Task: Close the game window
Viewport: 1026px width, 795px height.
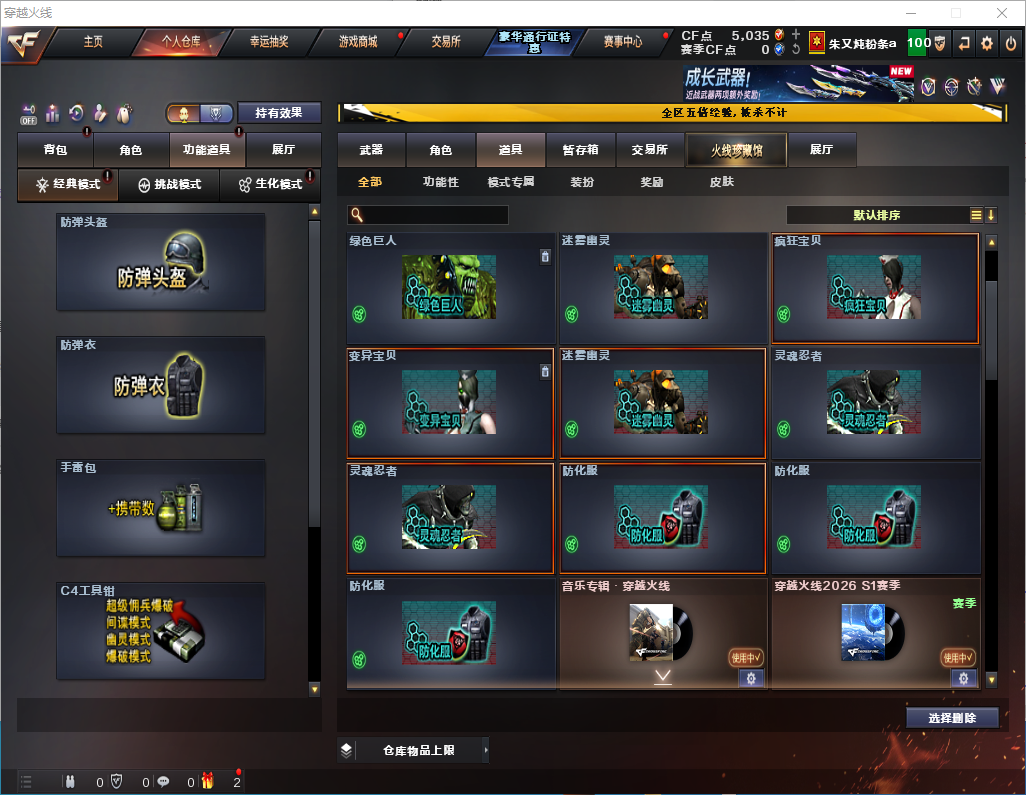Action: pyautogui.click(x=1001, y=13)
